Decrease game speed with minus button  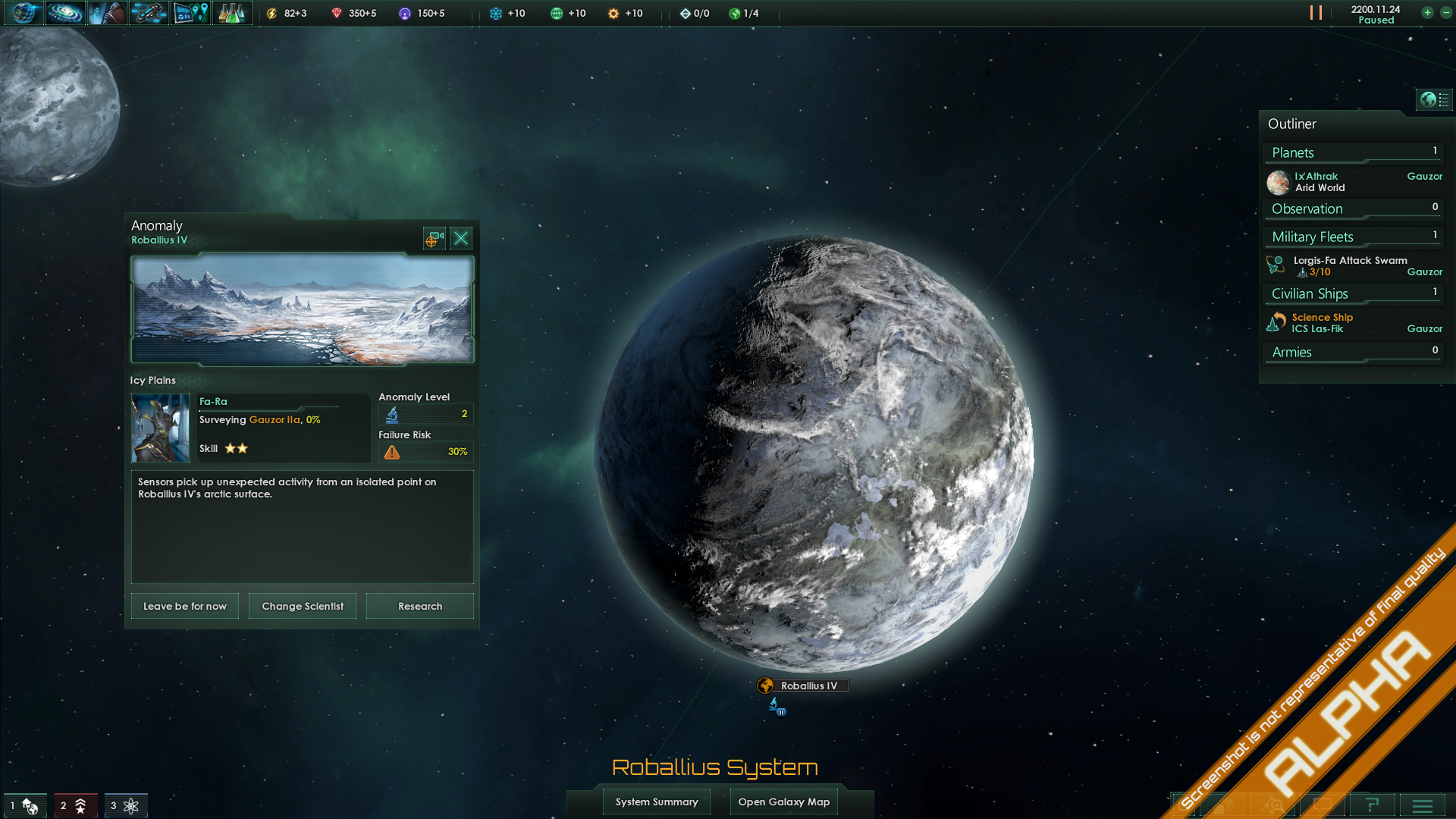(x=1445, y=13)
